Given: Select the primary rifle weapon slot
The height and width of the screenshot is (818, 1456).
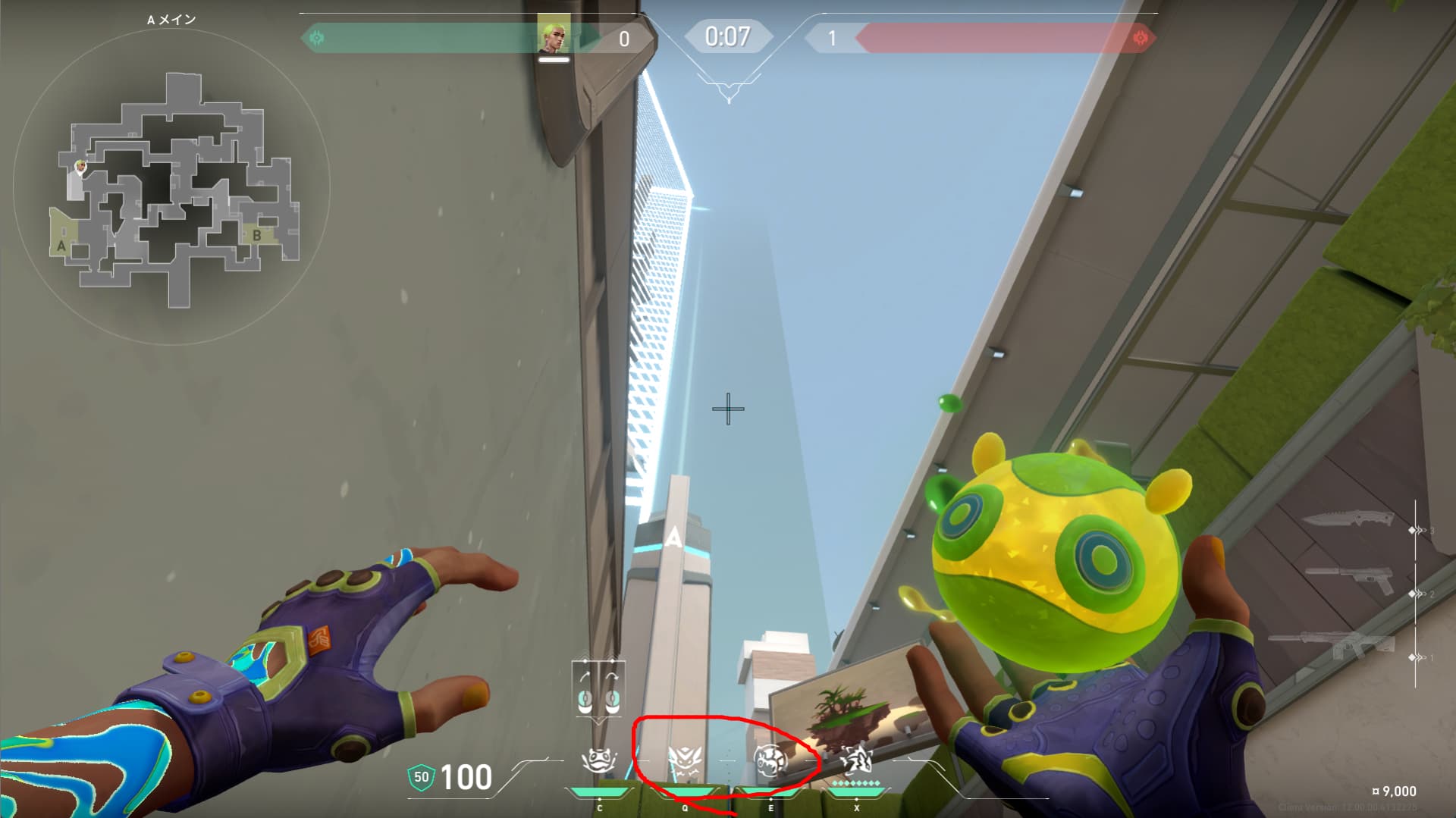Looking at the screenshot, I should [1334, 645].
